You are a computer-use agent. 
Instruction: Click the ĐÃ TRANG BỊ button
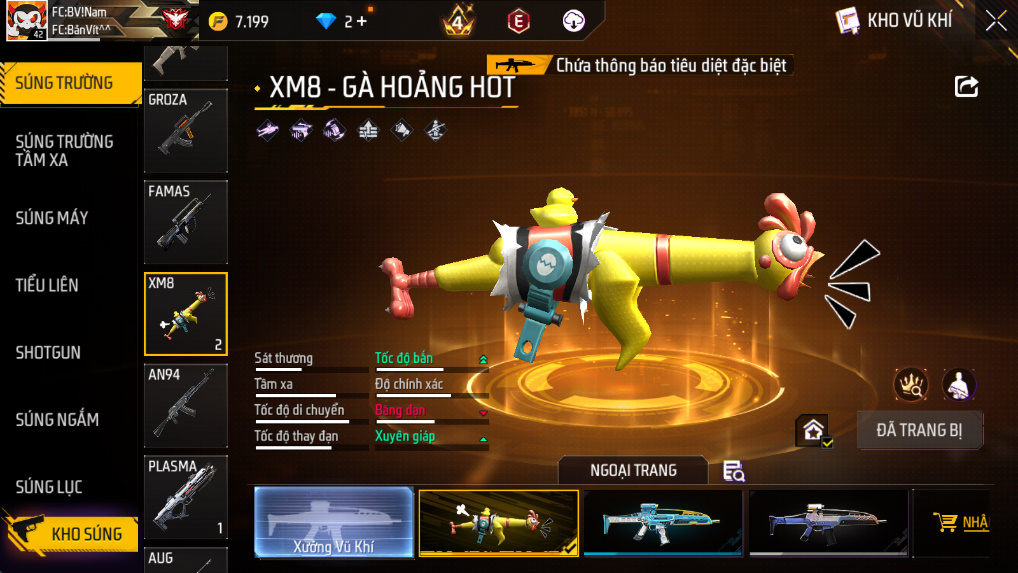pyautogui.click(x=919, y=430)
